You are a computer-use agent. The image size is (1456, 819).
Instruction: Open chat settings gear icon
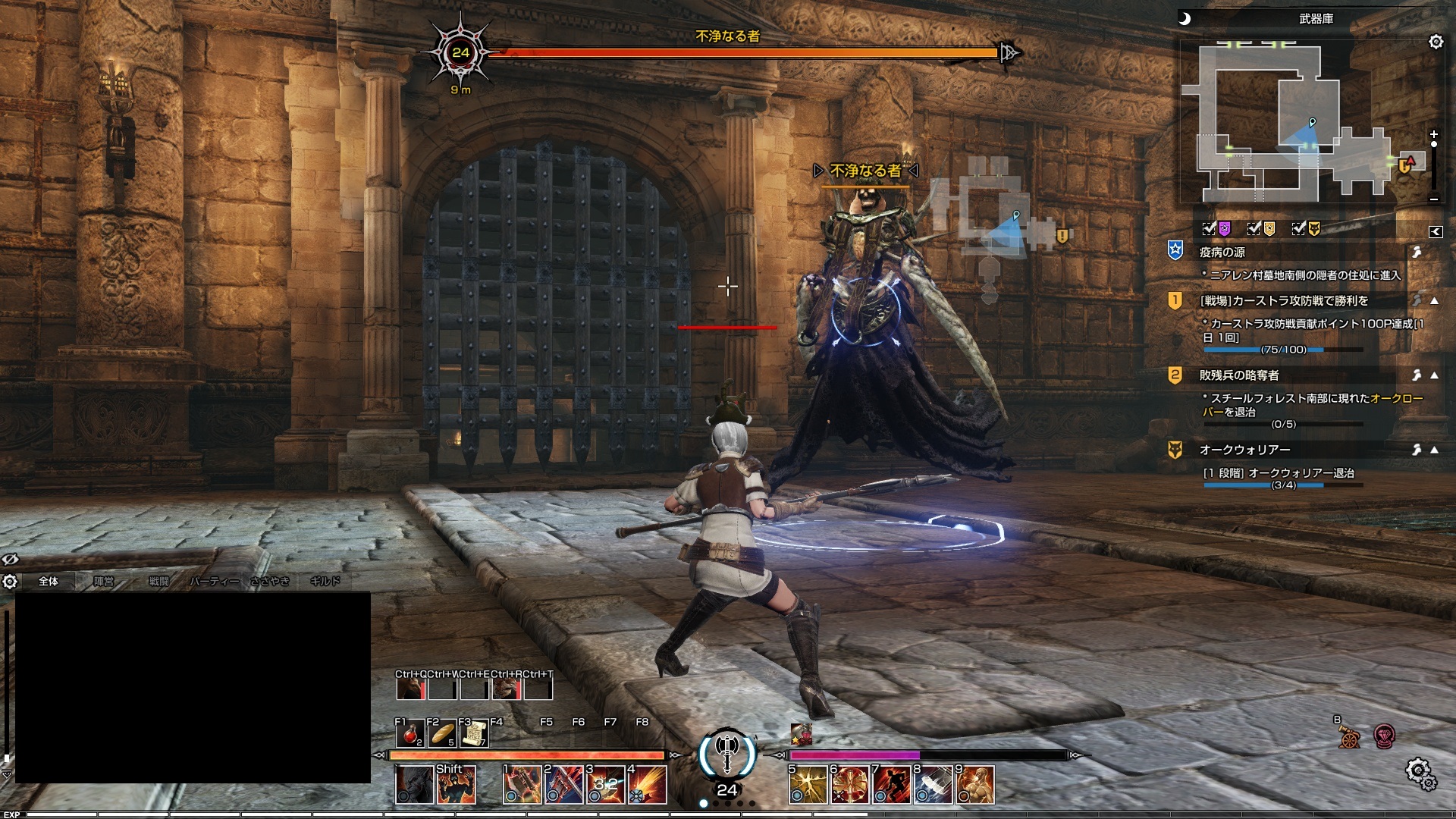[10, 582]
